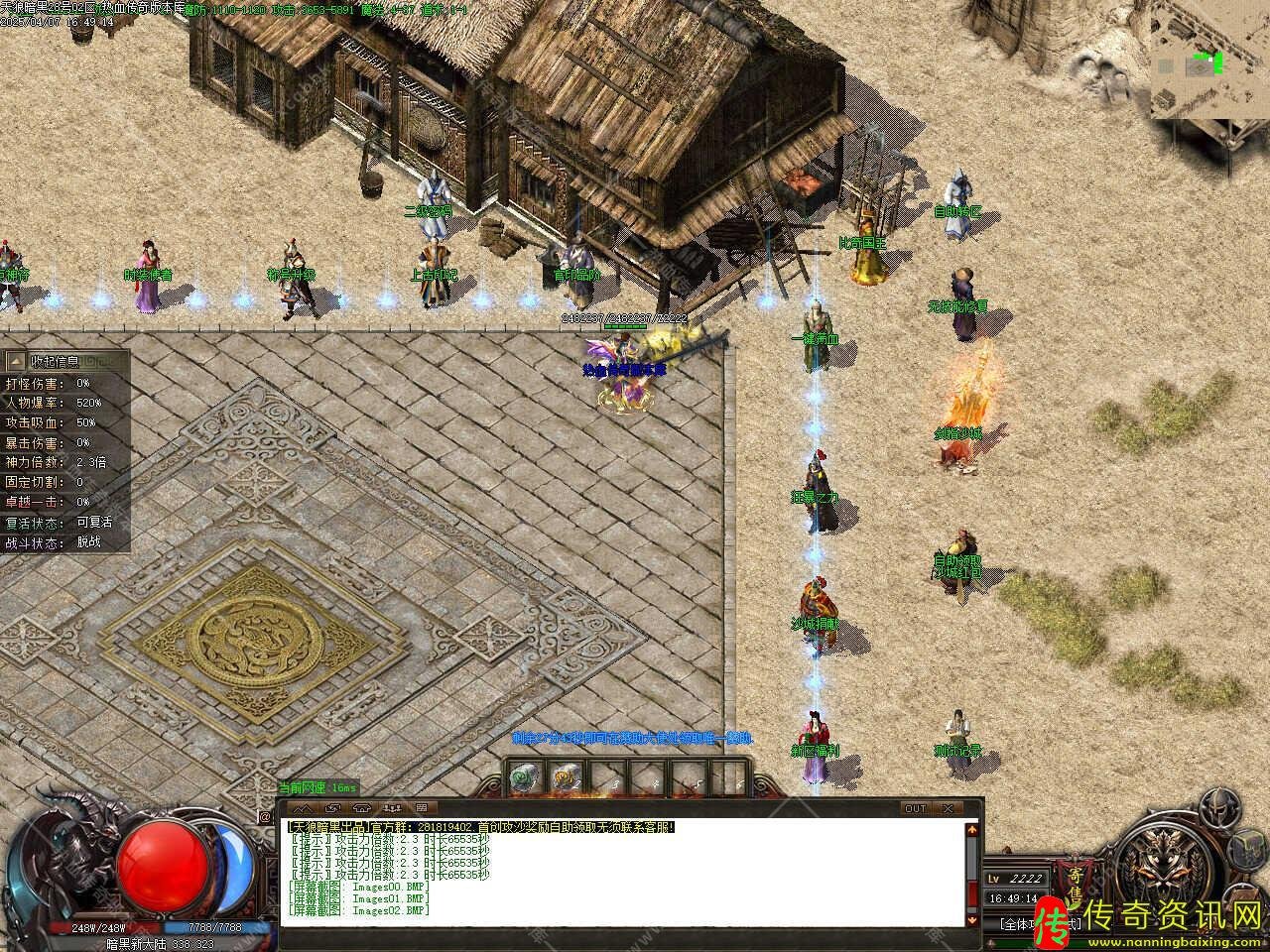Click the OUT button on the chat bar
The width and height of the screenshot is (1270, 952).
click(914, 808)
